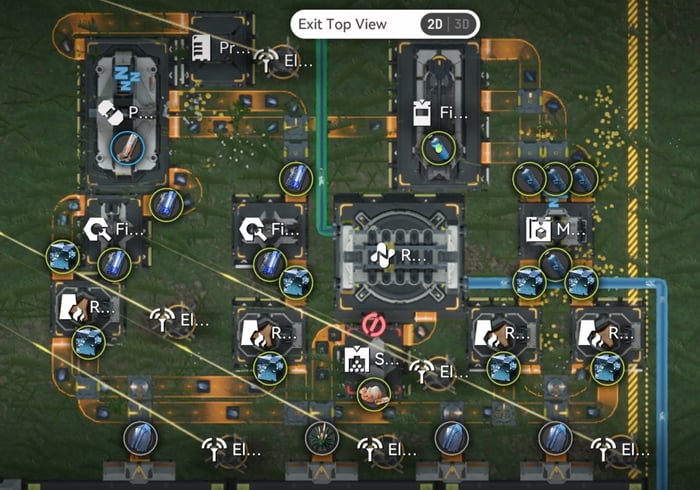Screen dimensions: 700x490
Task: Click the compass-like dial product icon
Action: 322,437
